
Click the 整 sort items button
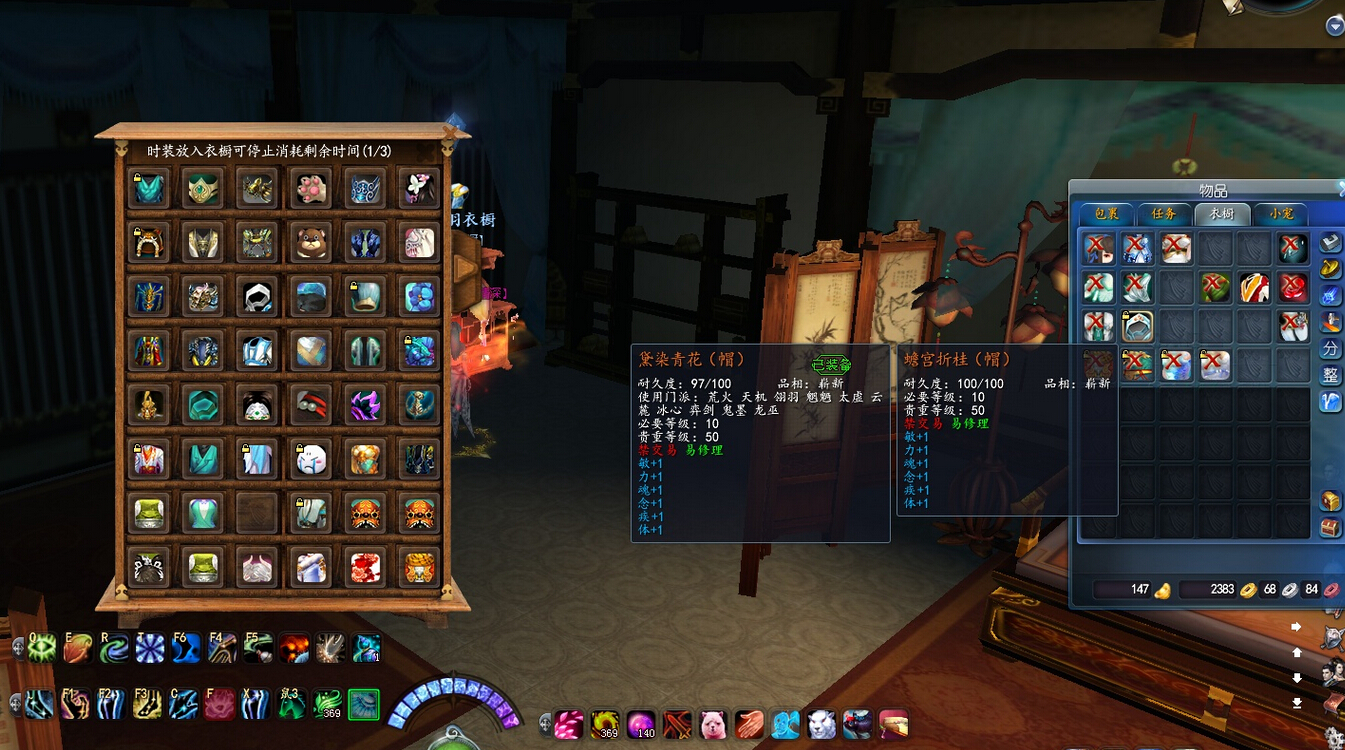(x=1330, y=375)
